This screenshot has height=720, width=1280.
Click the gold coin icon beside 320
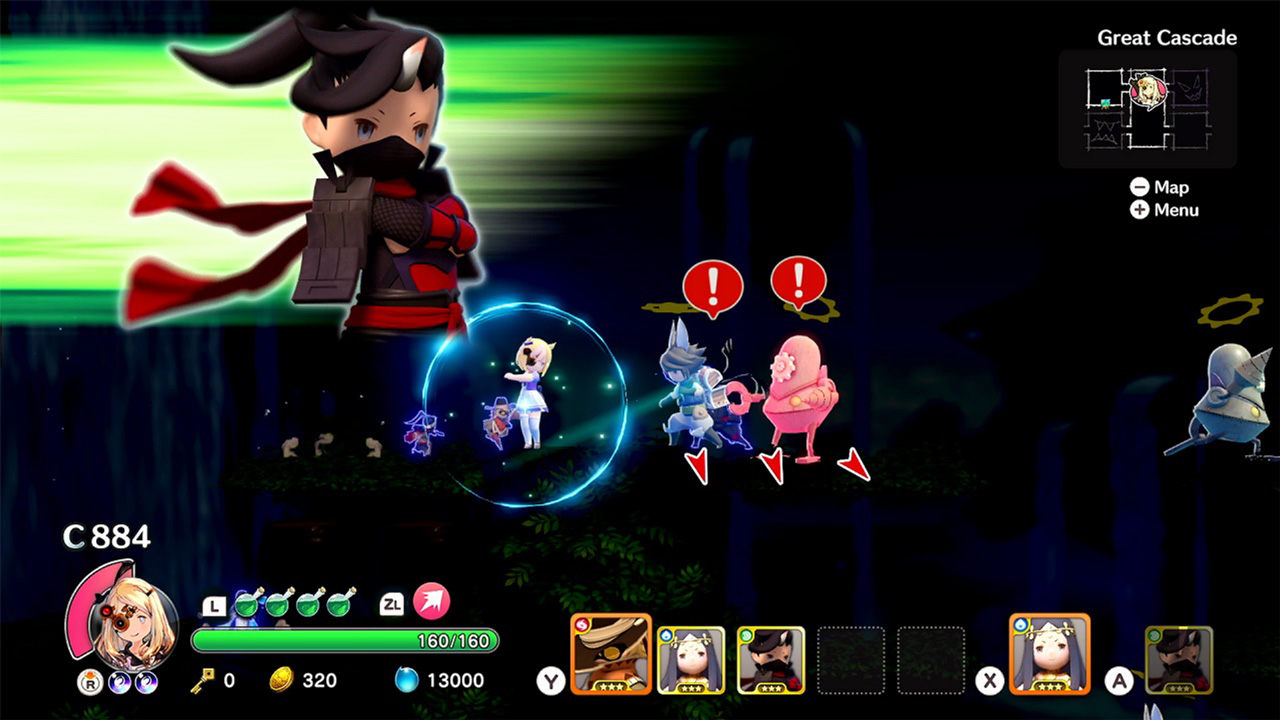point(282,679)
